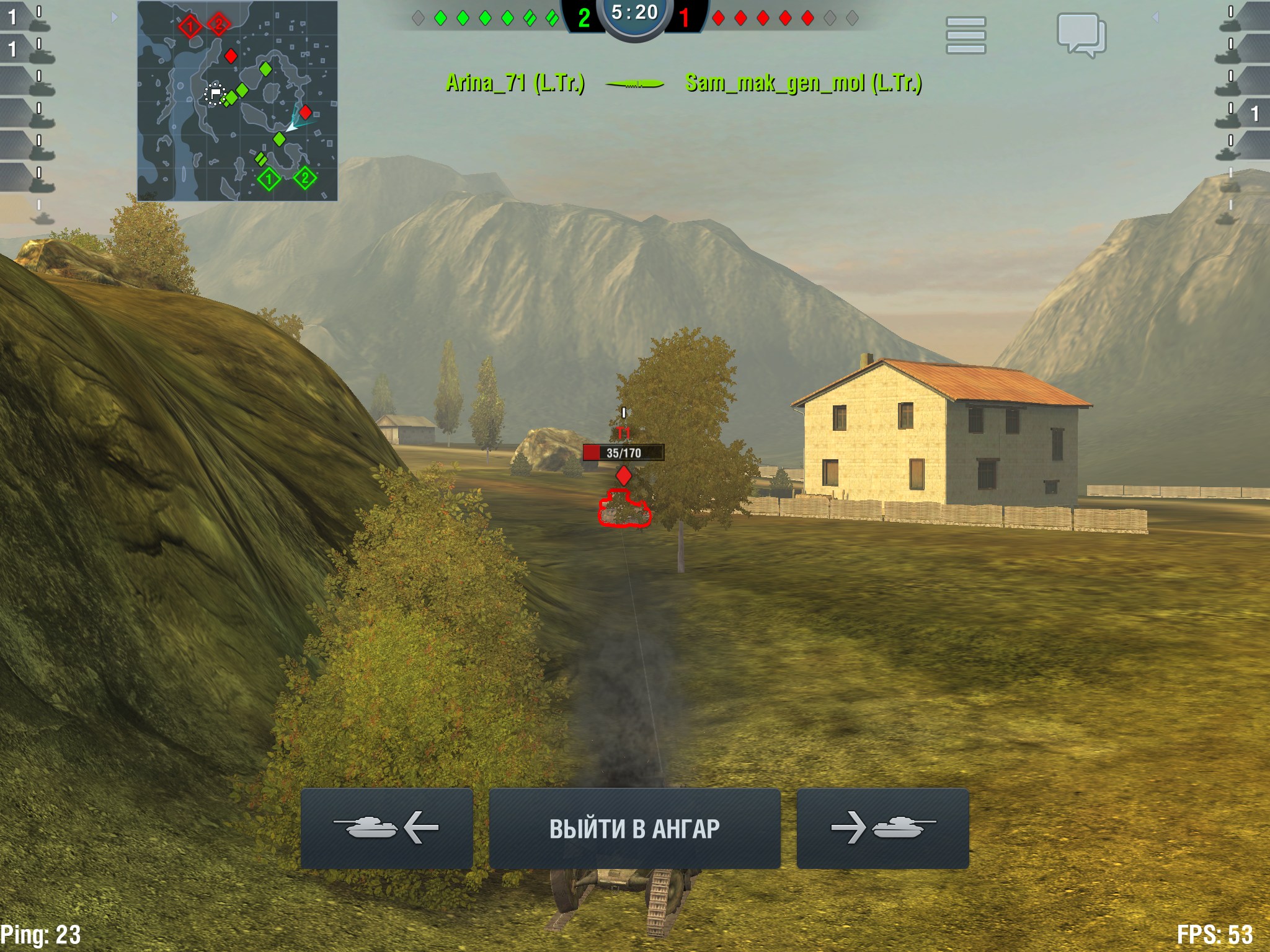The width and height of the screenshot is (1270, 952).
Task: Switch to previous tank with left arrow
Action: tap(386, 829)
